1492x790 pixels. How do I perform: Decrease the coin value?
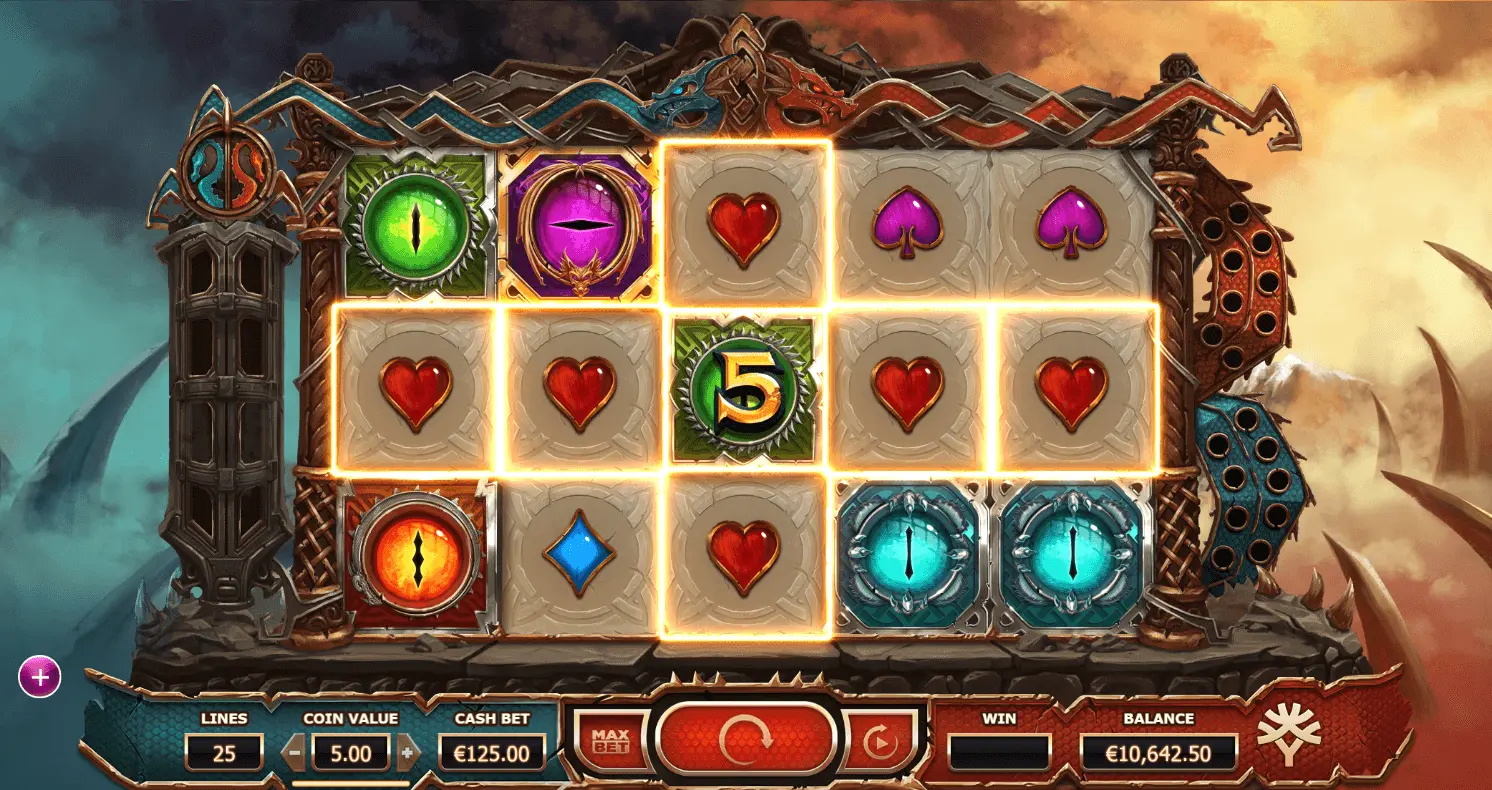(x=295, y=752)
